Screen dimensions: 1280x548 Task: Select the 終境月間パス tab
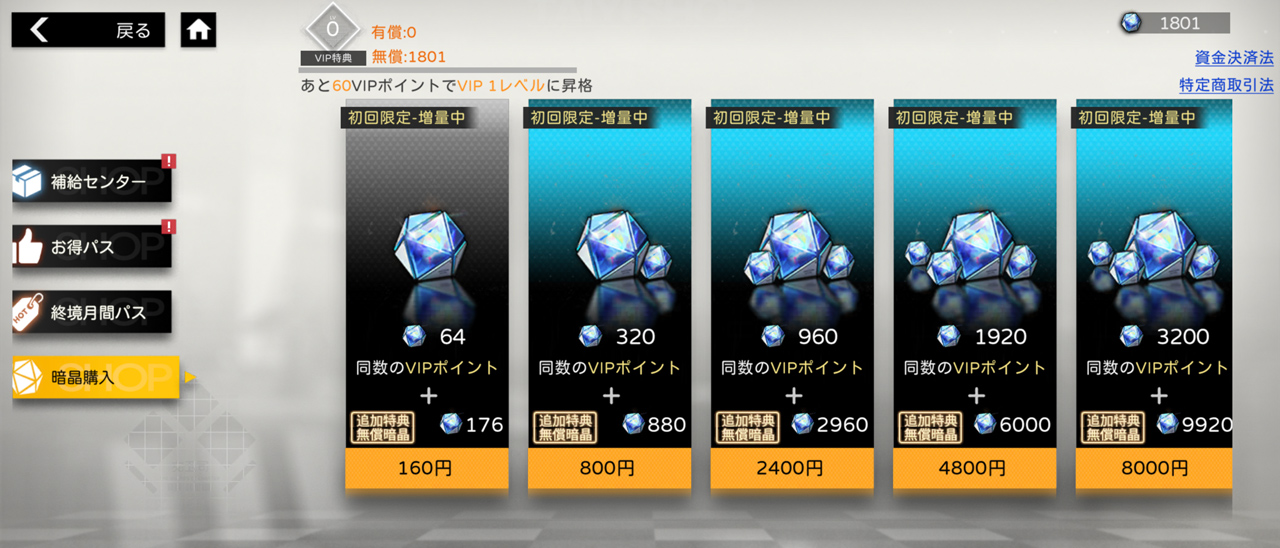(x=92, y=312)
